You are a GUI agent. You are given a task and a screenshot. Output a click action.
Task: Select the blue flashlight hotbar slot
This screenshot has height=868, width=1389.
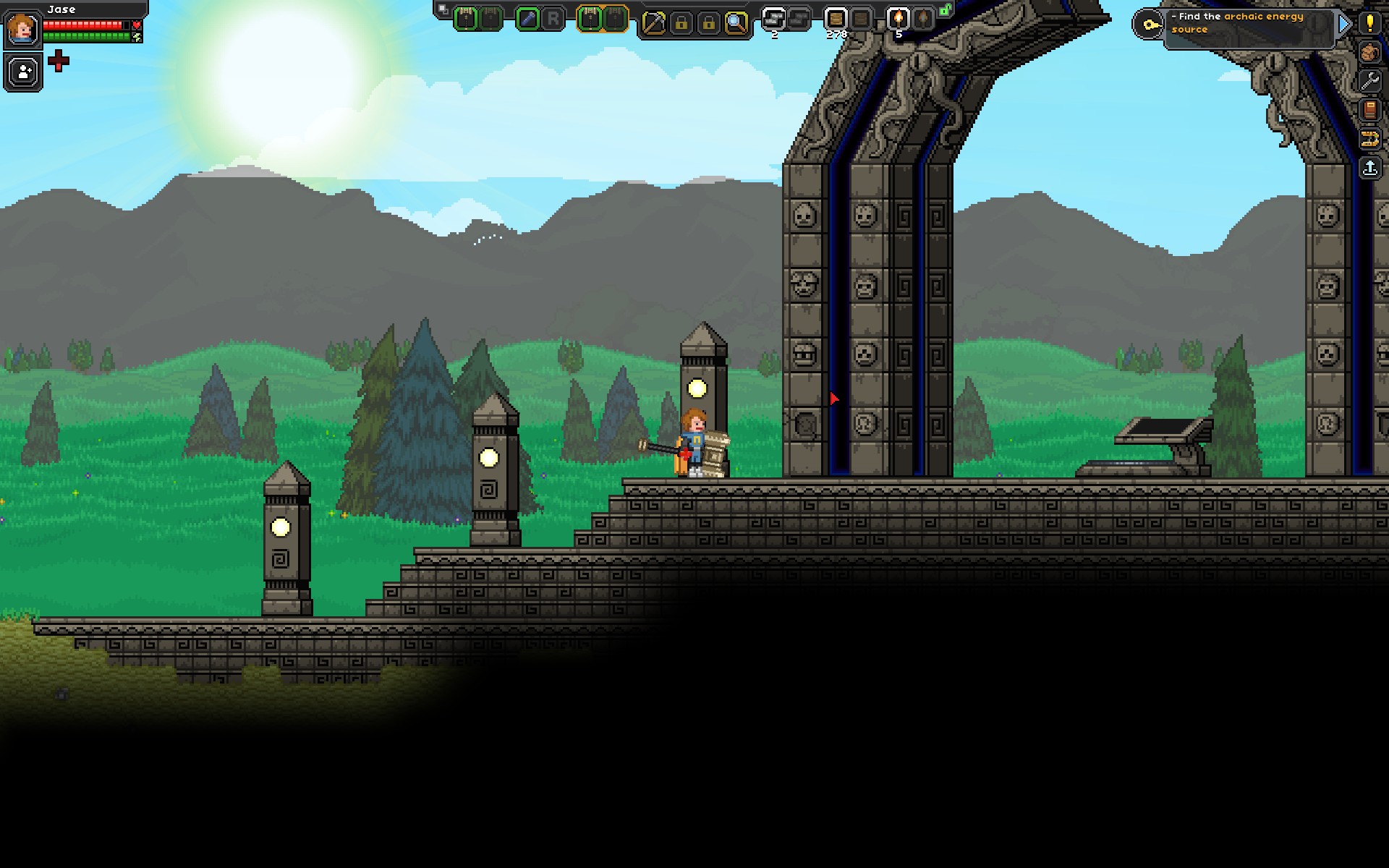[x=528, y=20]
